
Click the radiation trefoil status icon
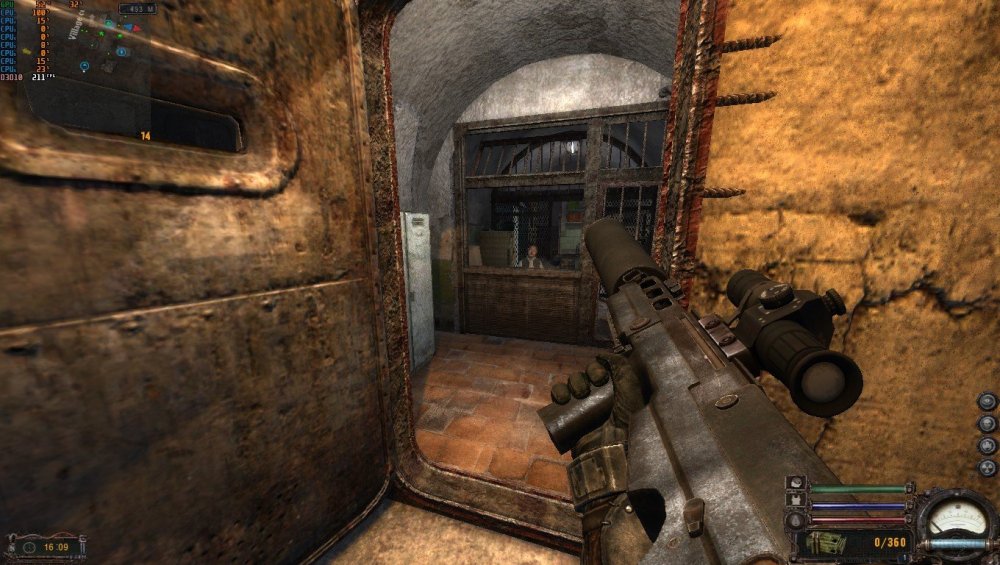coord(987,469)
